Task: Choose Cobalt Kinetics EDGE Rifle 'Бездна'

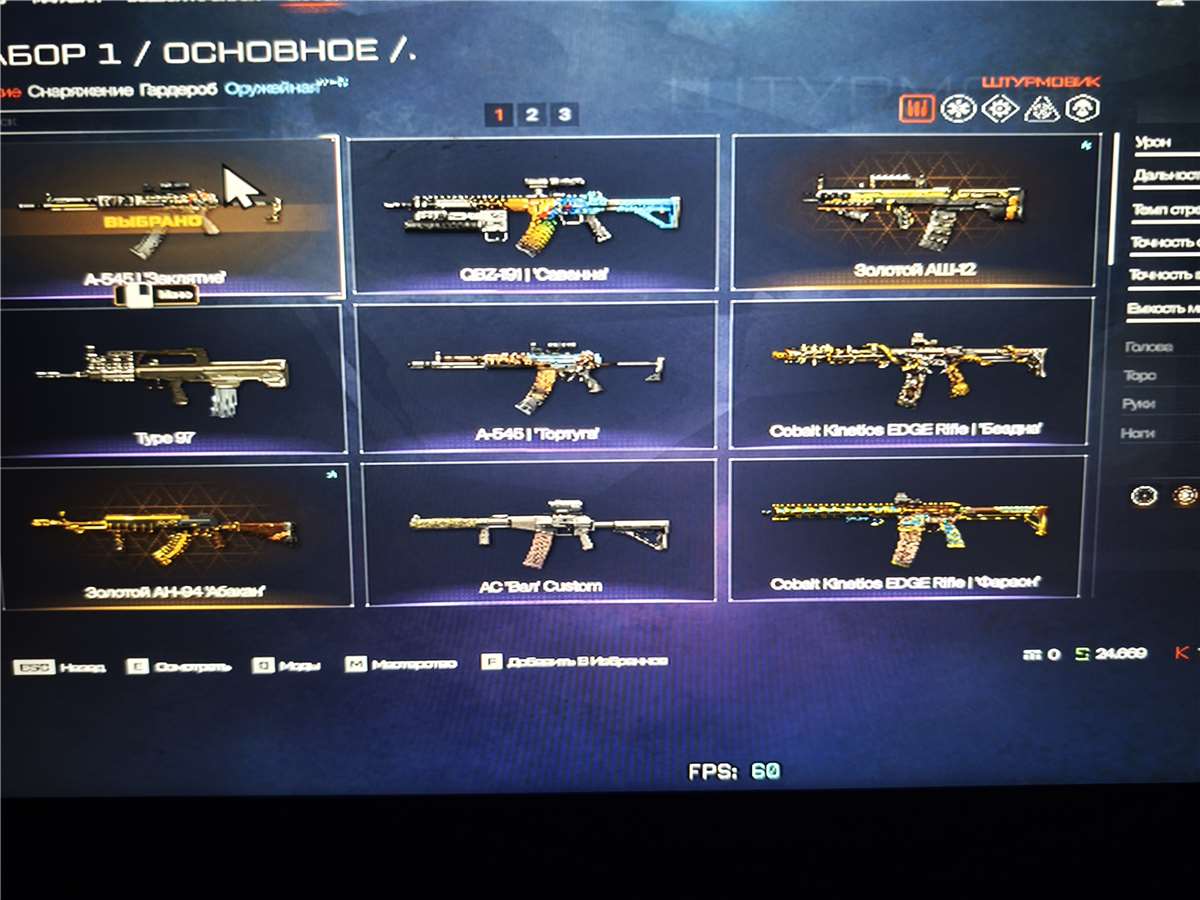Action: click(911, 371)
